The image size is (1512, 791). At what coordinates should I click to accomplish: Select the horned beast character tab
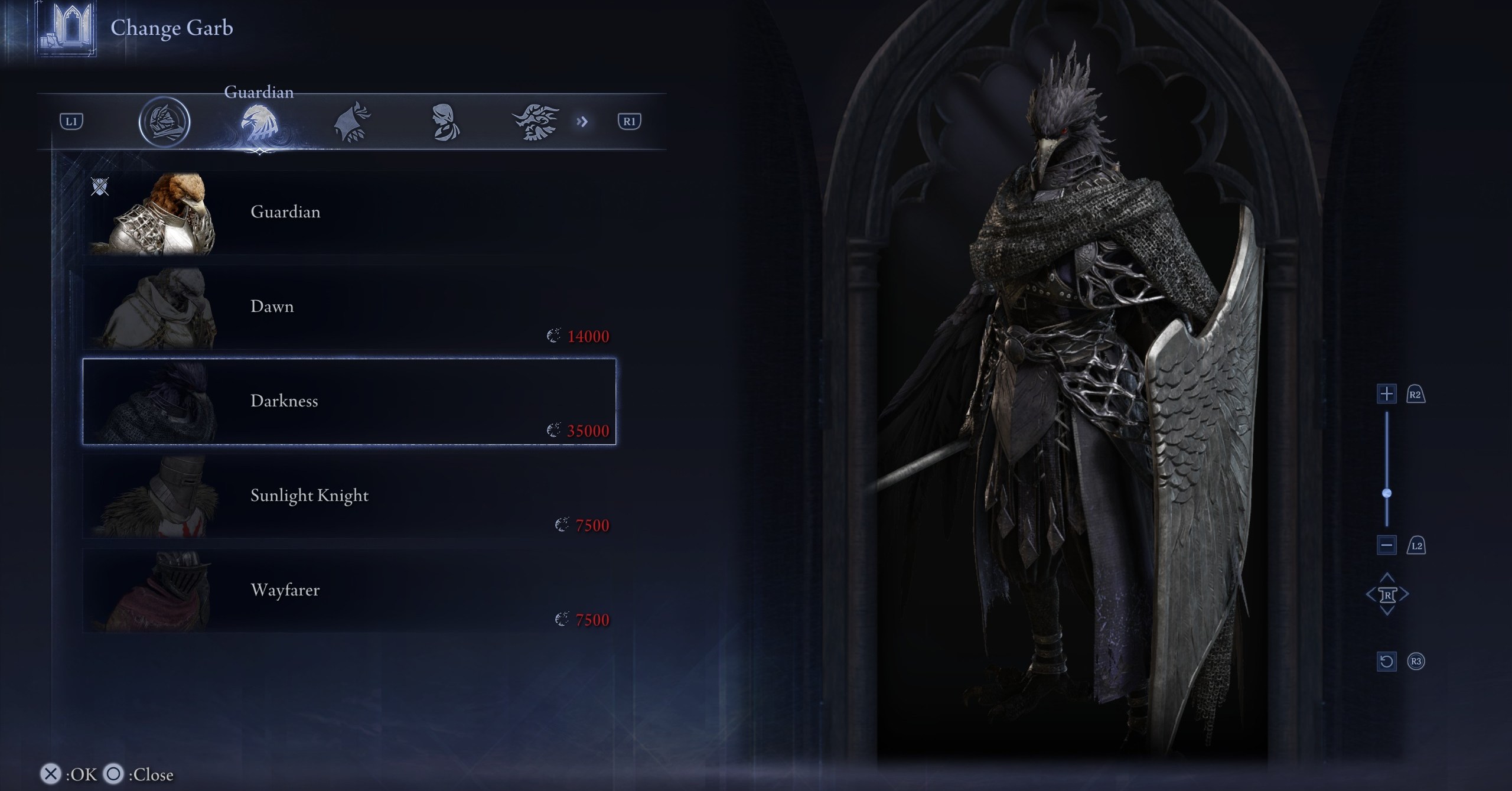(x=536, y=122)
